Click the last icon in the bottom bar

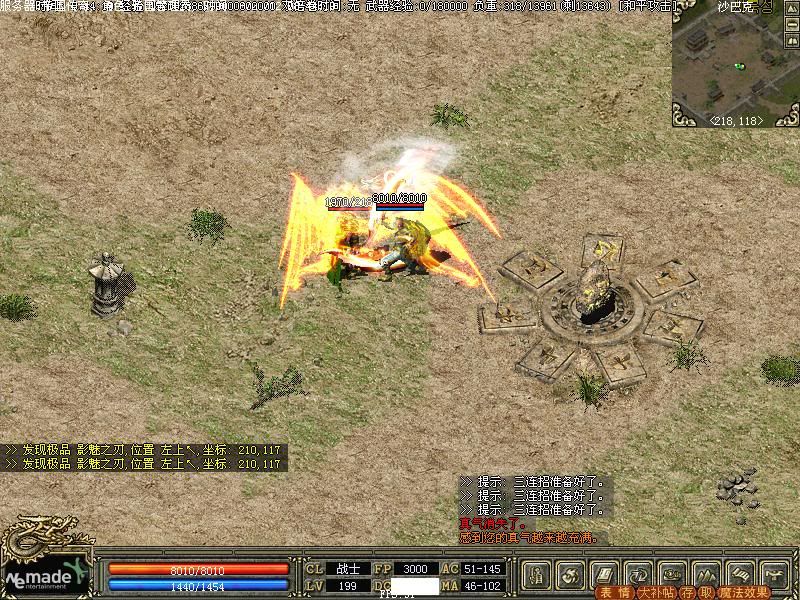772,574
